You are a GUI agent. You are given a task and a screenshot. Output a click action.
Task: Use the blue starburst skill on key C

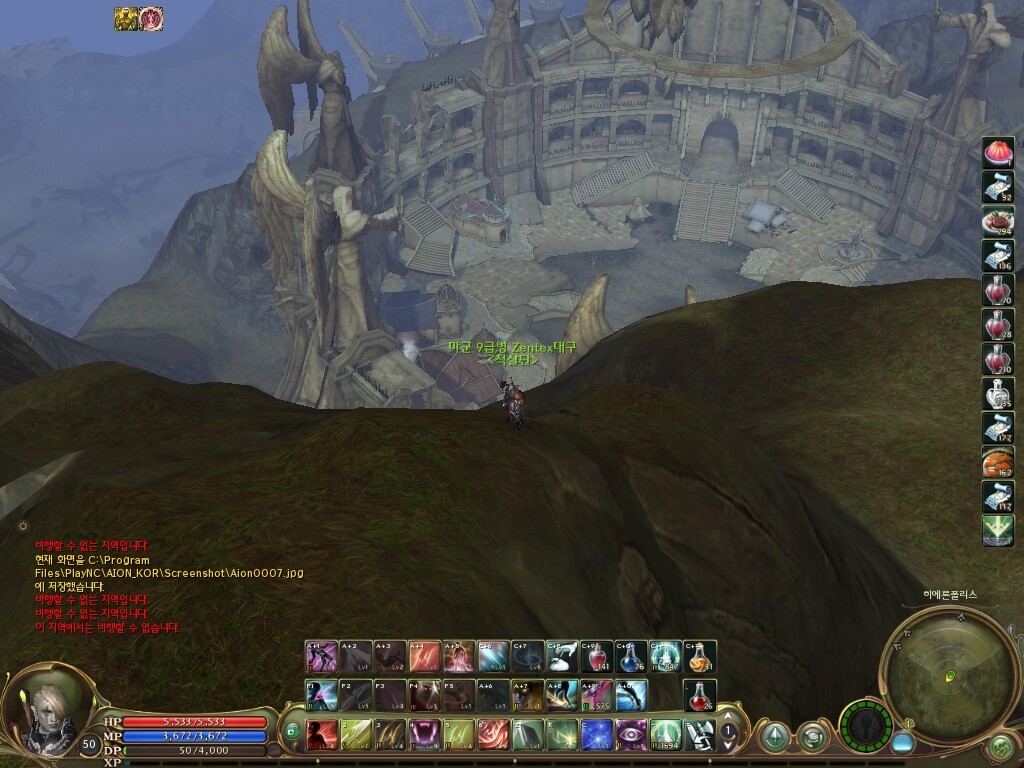tap(597, 735)
